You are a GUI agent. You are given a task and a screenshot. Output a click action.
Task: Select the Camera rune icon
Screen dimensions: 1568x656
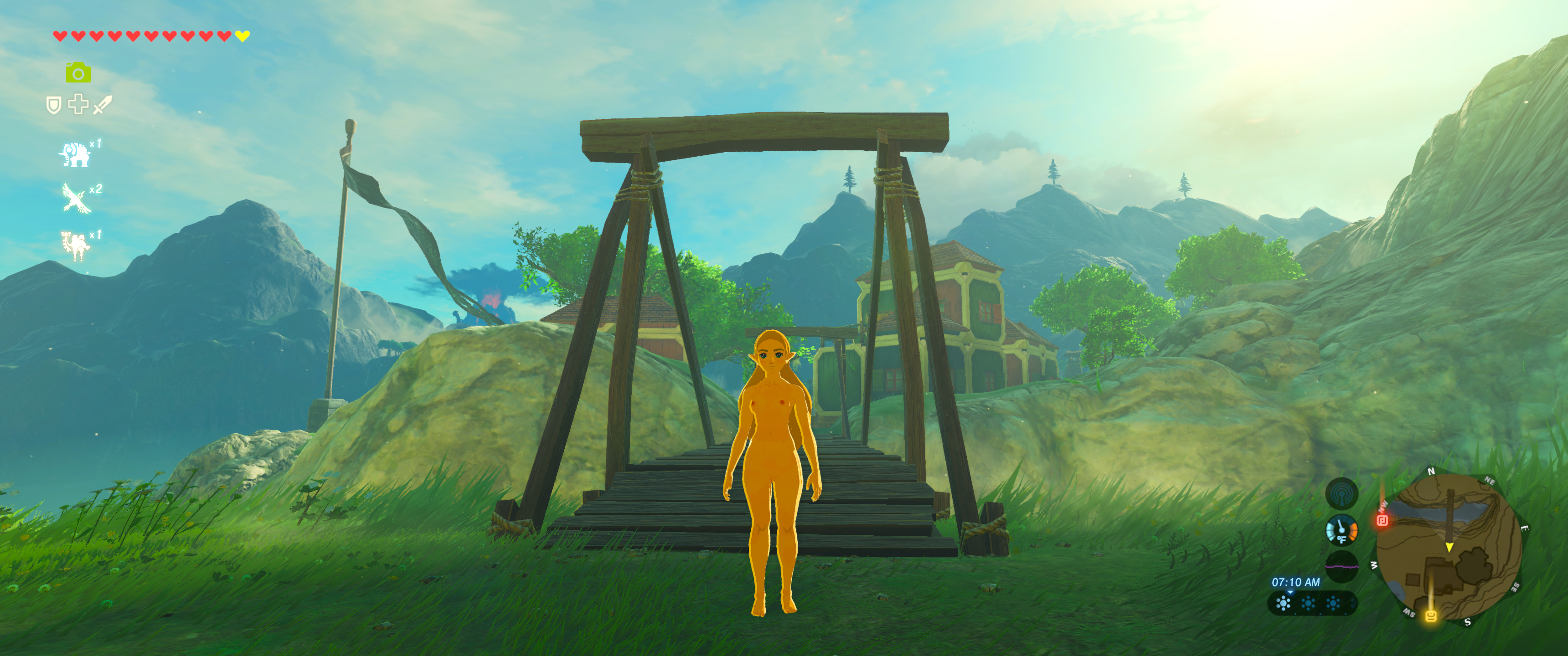78,73
